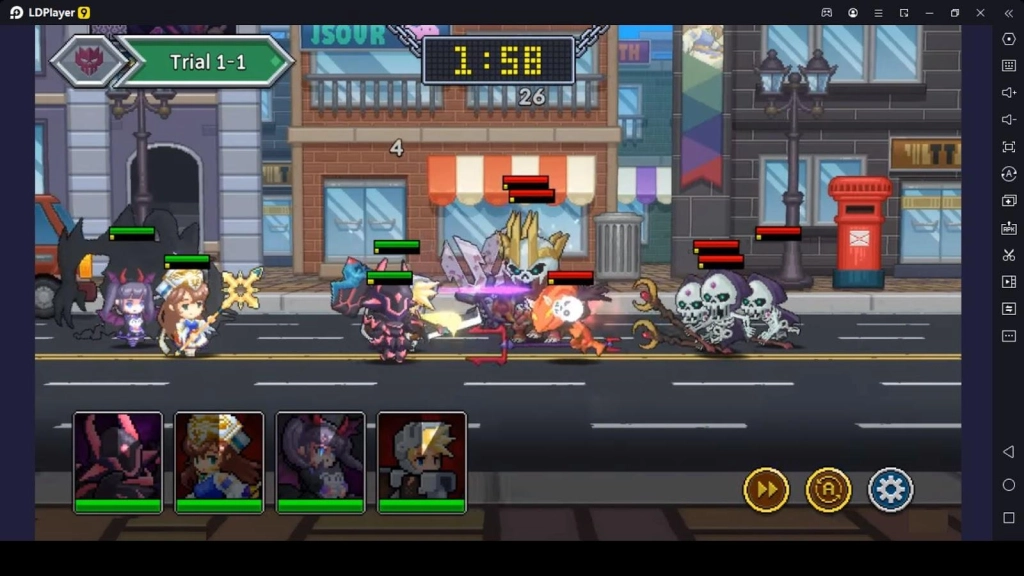The width and height of the screenshot is (1024, 576).
Task: Activate the auto-battle button
Action: click(x=828, y=490)
